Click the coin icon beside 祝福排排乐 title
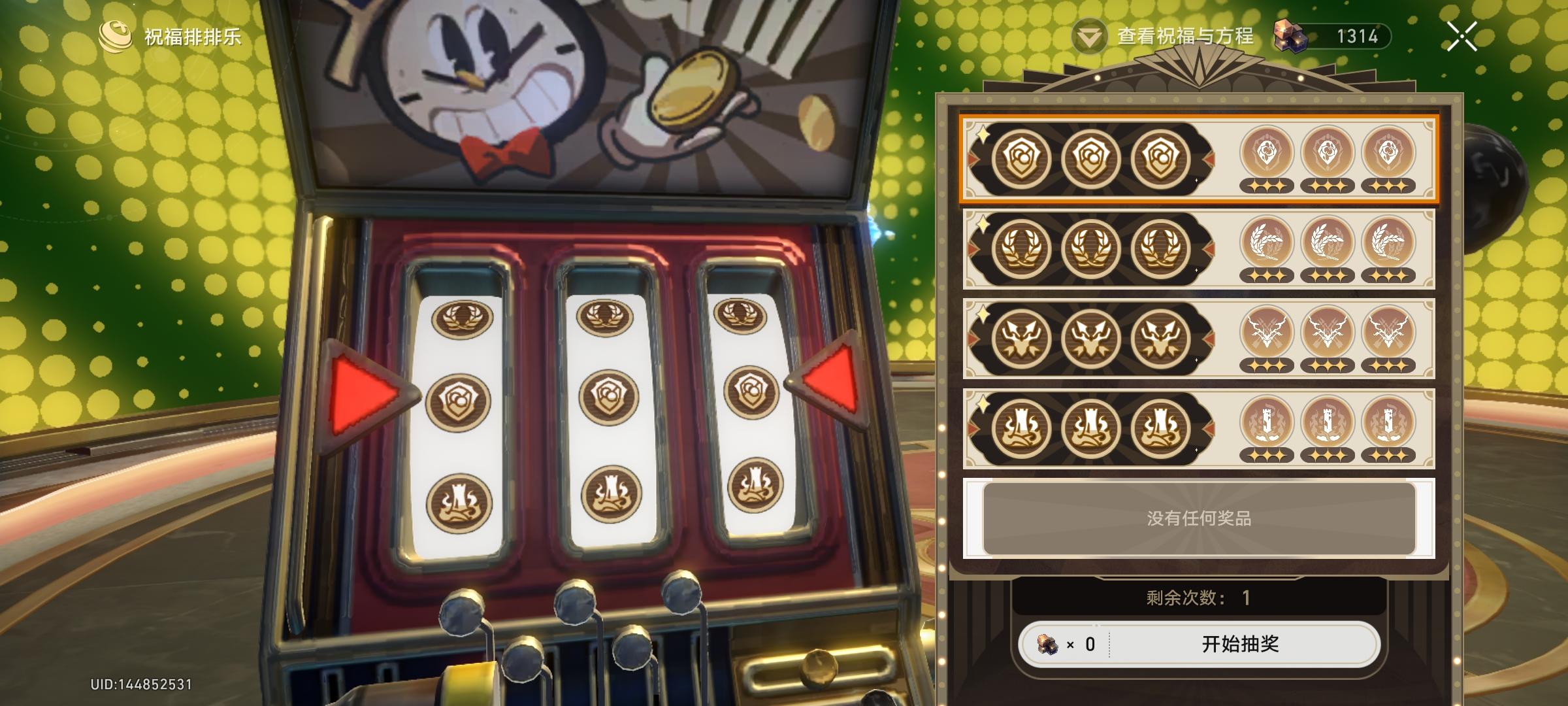The width and height of the screenshot is (1568, 706). 116,37
